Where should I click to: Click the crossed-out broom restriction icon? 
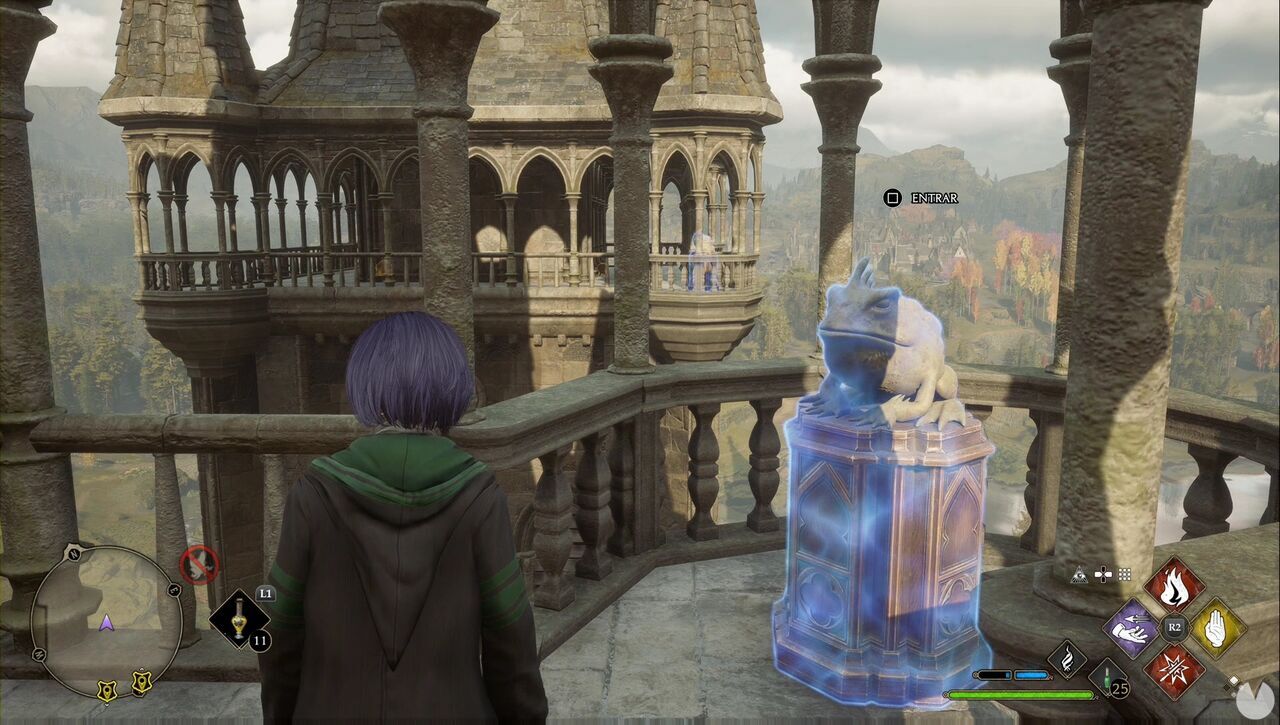pyautogui.click(x=200, y=564)
